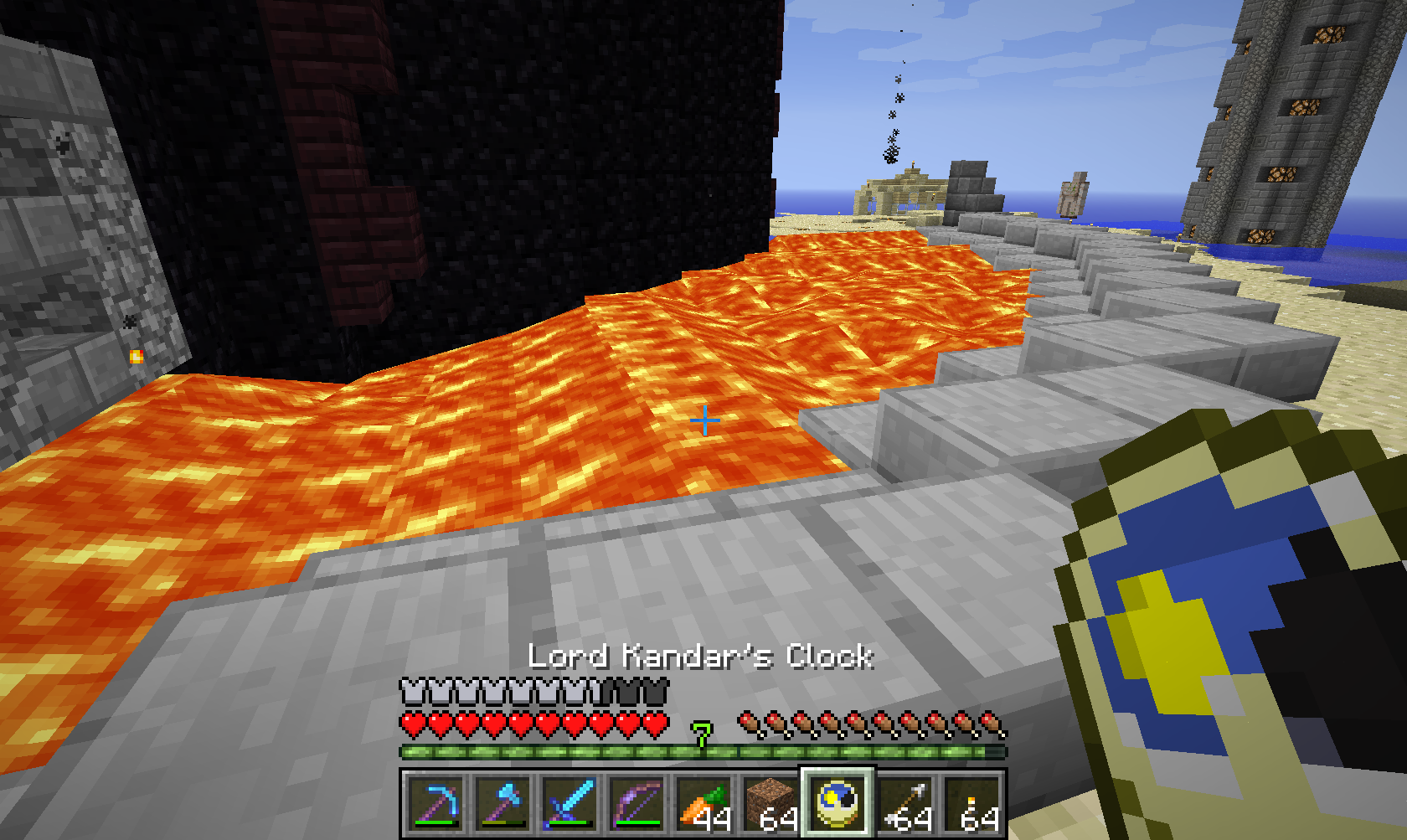The height and width of the screenshot is (840, 1407).
Task: Click the clock in the hotbar
Action: 837,804
